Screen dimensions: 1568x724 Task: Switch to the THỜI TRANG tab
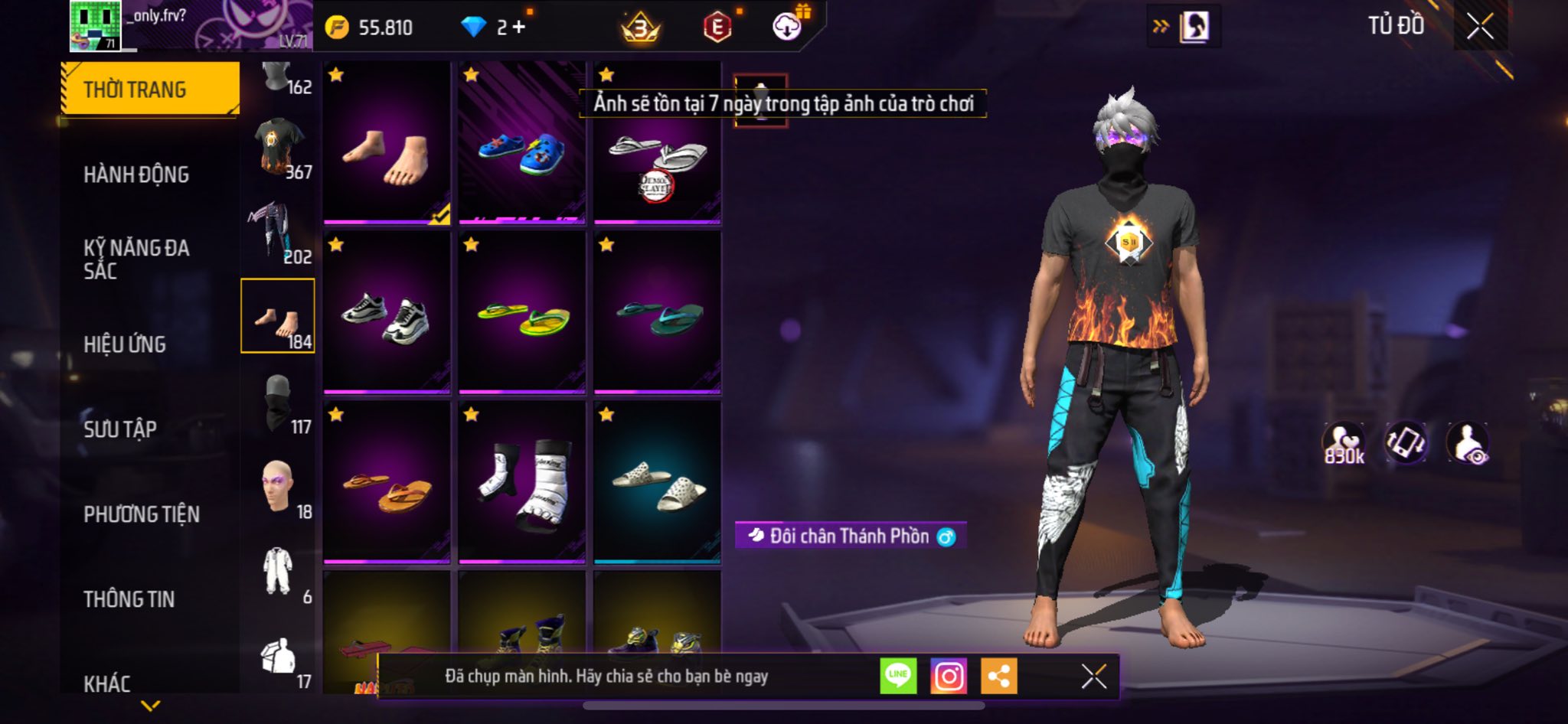tap(150, 89)
